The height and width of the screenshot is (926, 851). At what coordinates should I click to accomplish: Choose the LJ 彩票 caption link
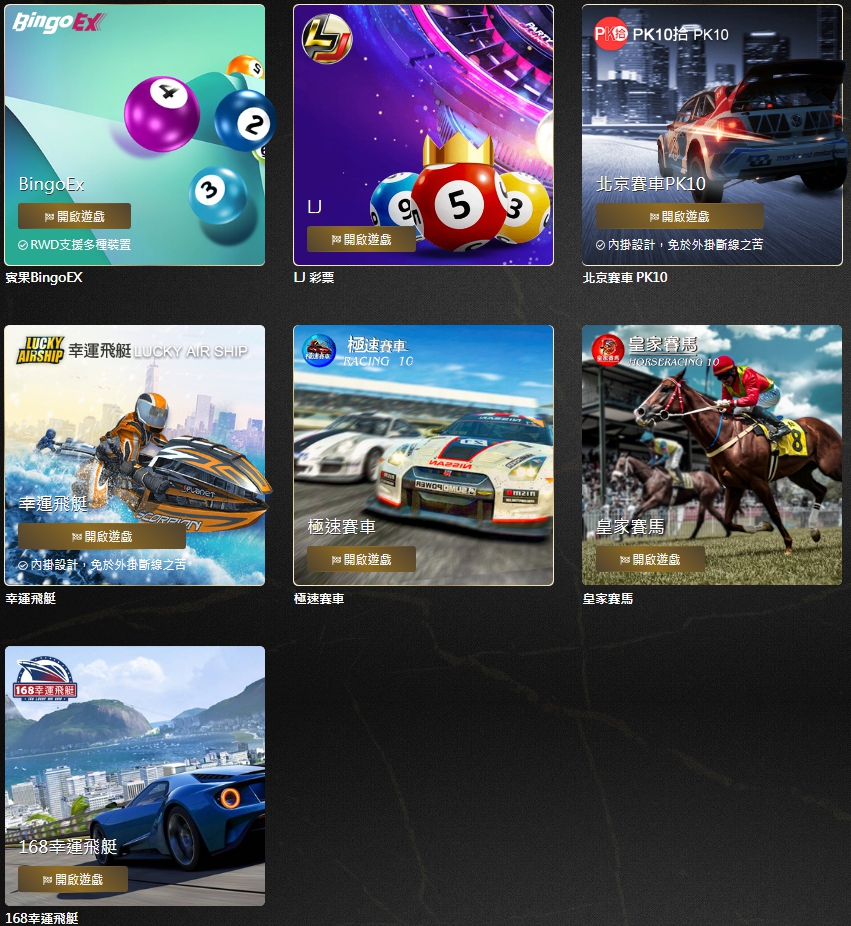[x=314, y=278]
